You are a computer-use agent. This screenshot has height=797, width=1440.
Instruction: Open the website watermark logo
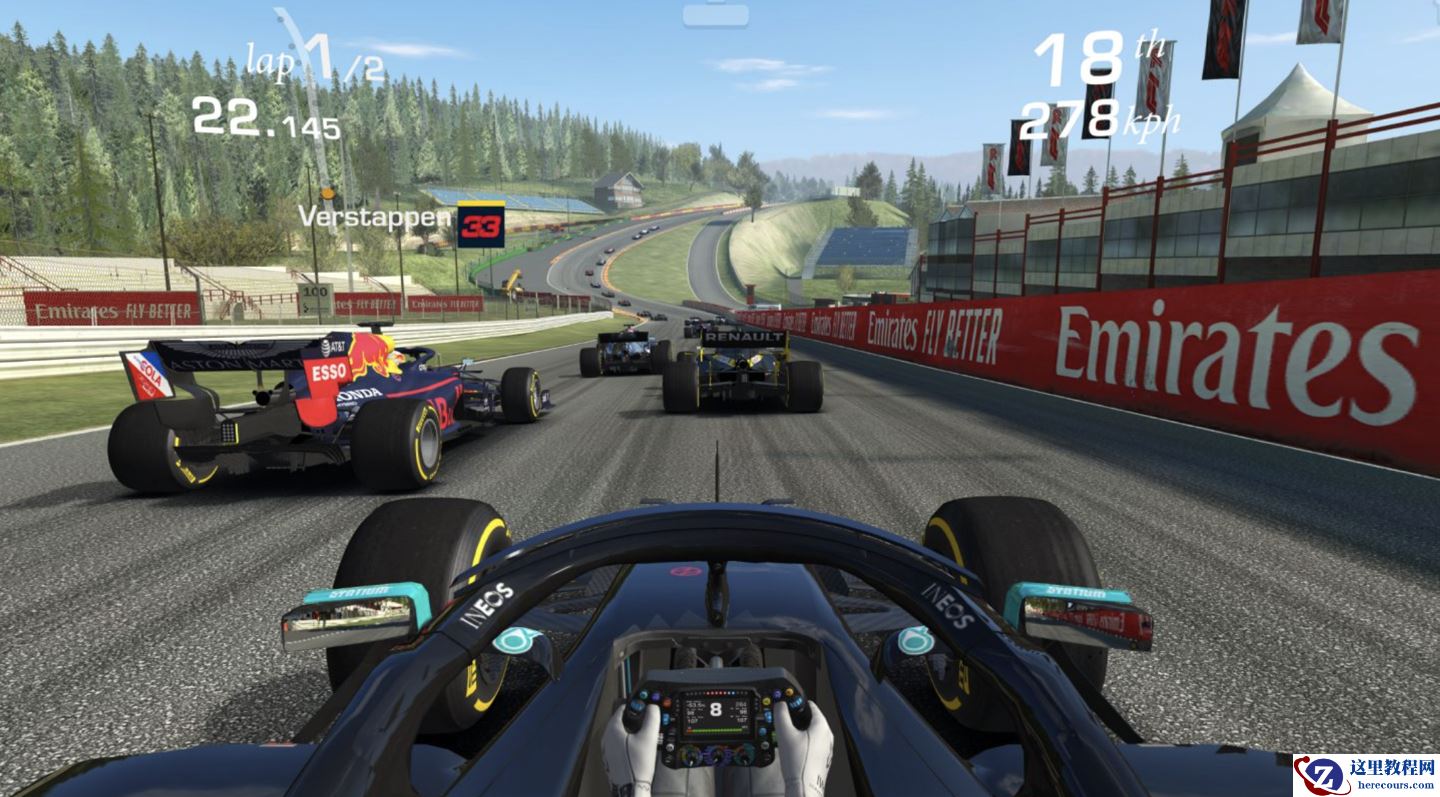pos(1366,775)
